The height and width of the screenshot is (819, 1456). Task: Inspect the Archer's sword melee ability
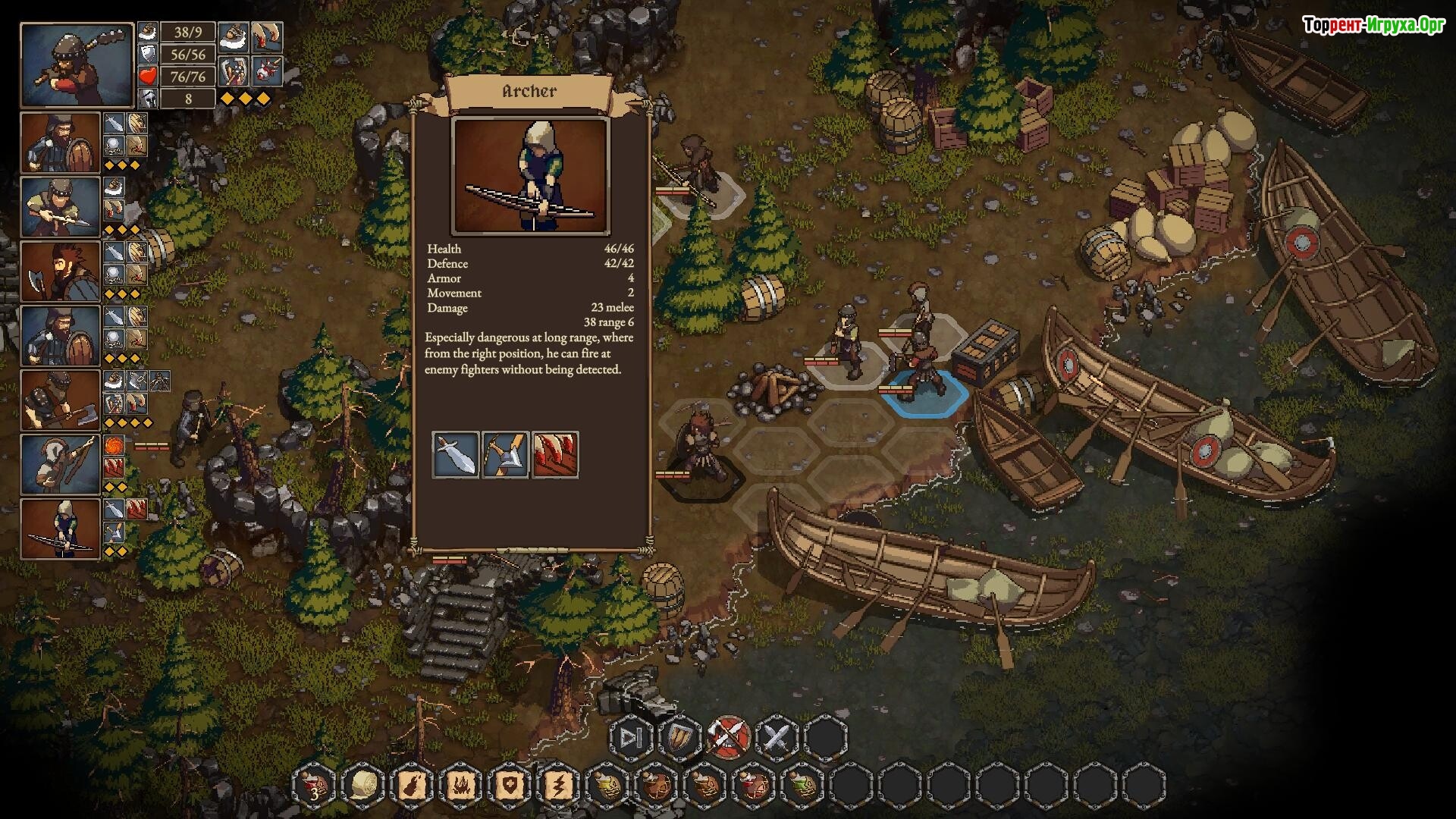pyautogui.click(x=455, y=454)
